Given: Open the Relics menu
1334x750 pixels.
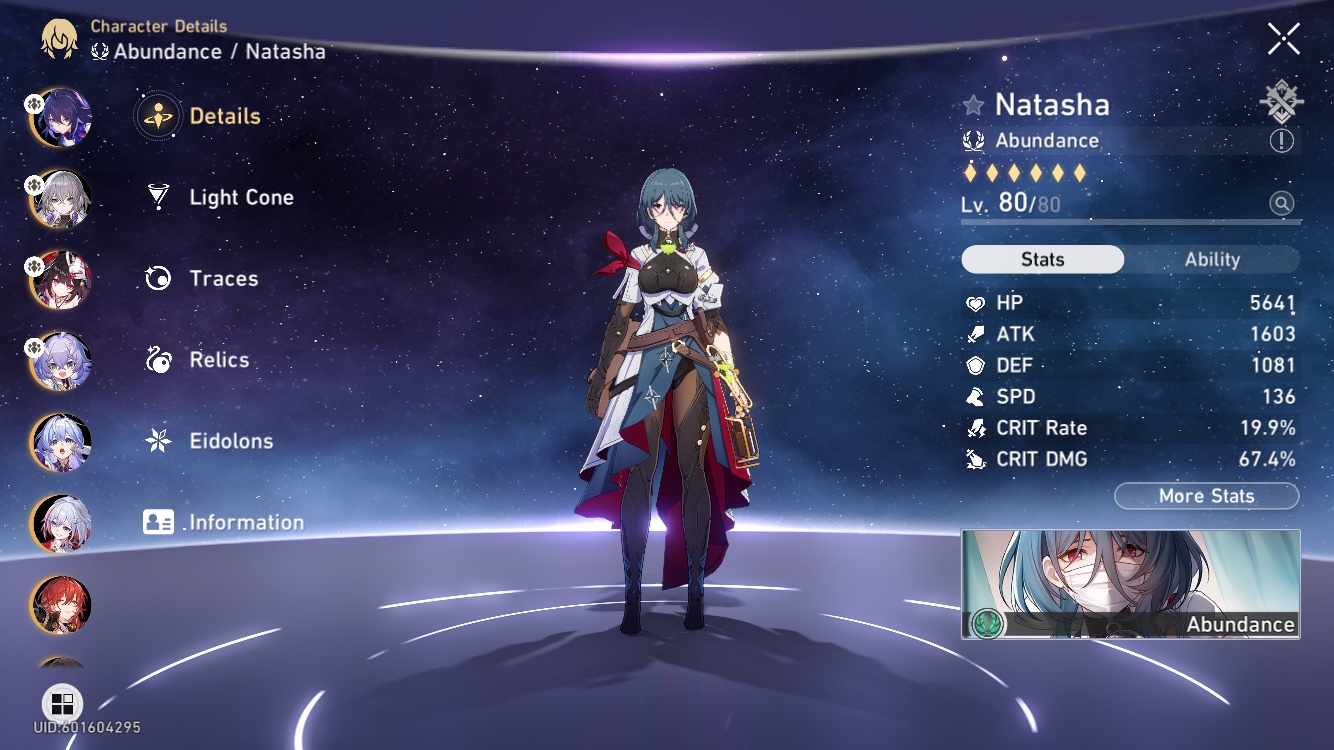Looking at the screenshot, I should [x=219, y=360].
